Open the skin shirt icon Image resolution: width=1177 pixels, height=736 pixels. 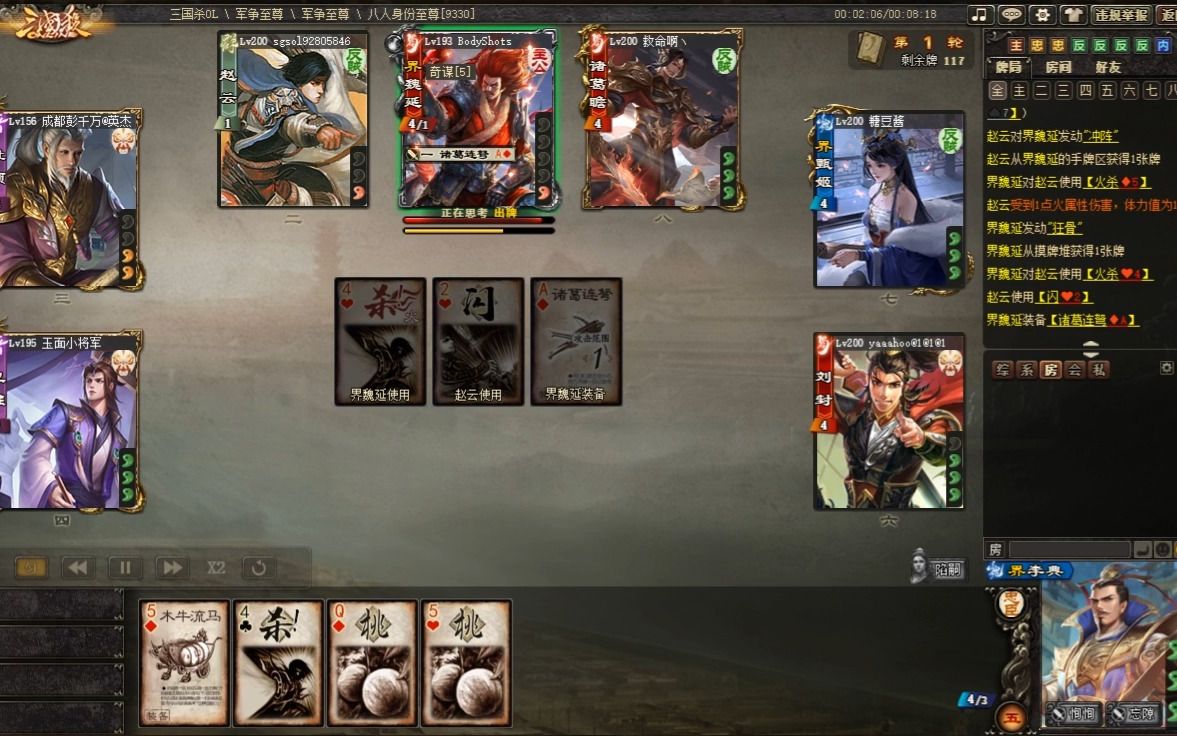click(1073, 15)
